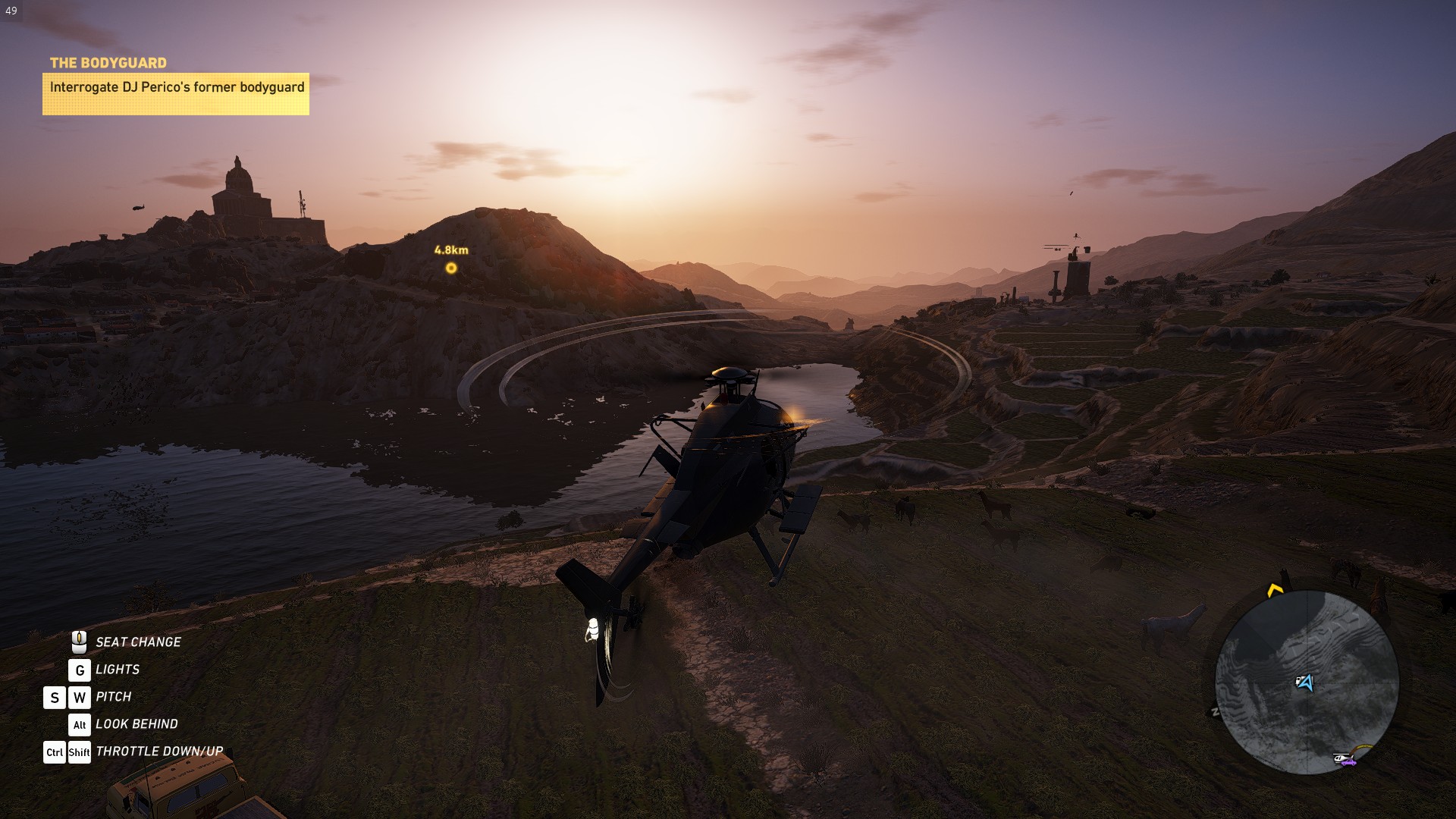Toggle helicopter lights via the G key prompt
This screenshot has width=1456, height=819.
tap(78, 669)
